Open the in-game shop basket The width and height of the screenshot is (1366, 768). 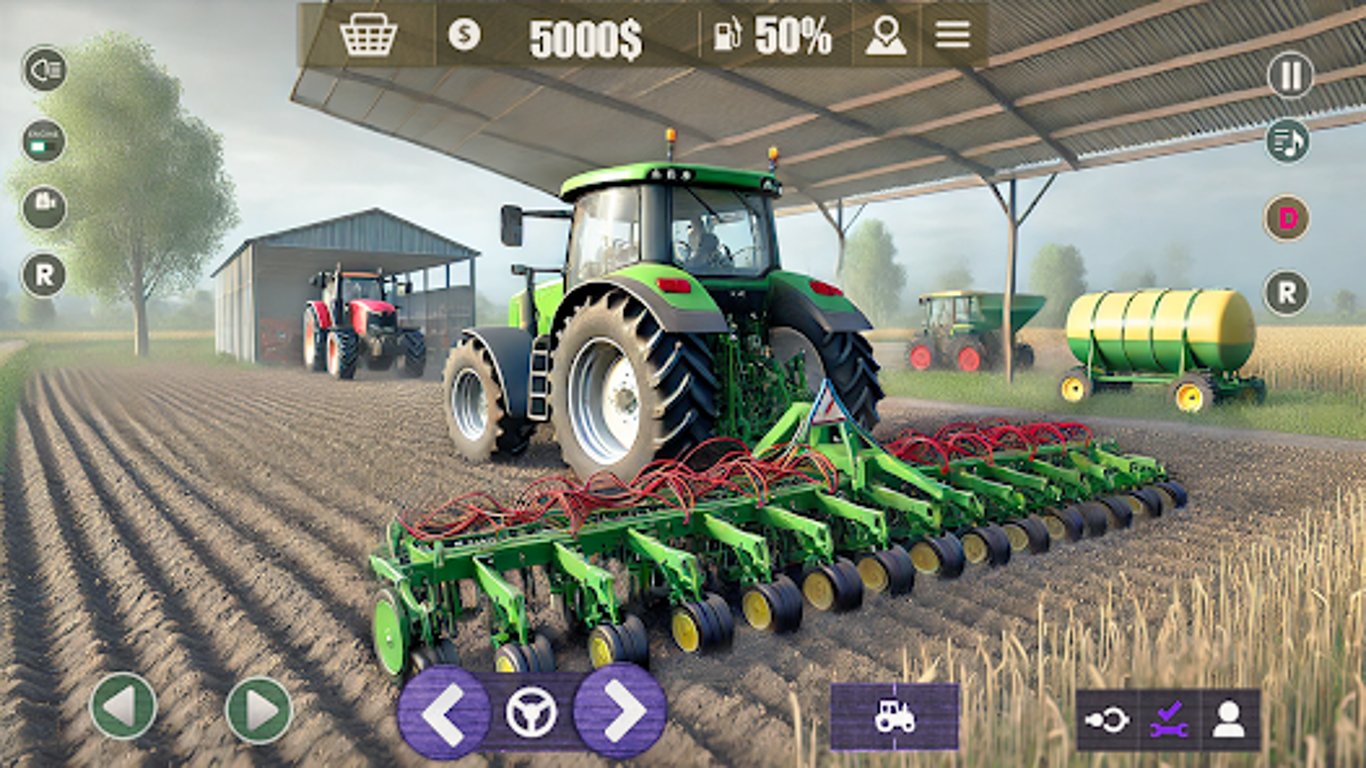click(370, 34)
